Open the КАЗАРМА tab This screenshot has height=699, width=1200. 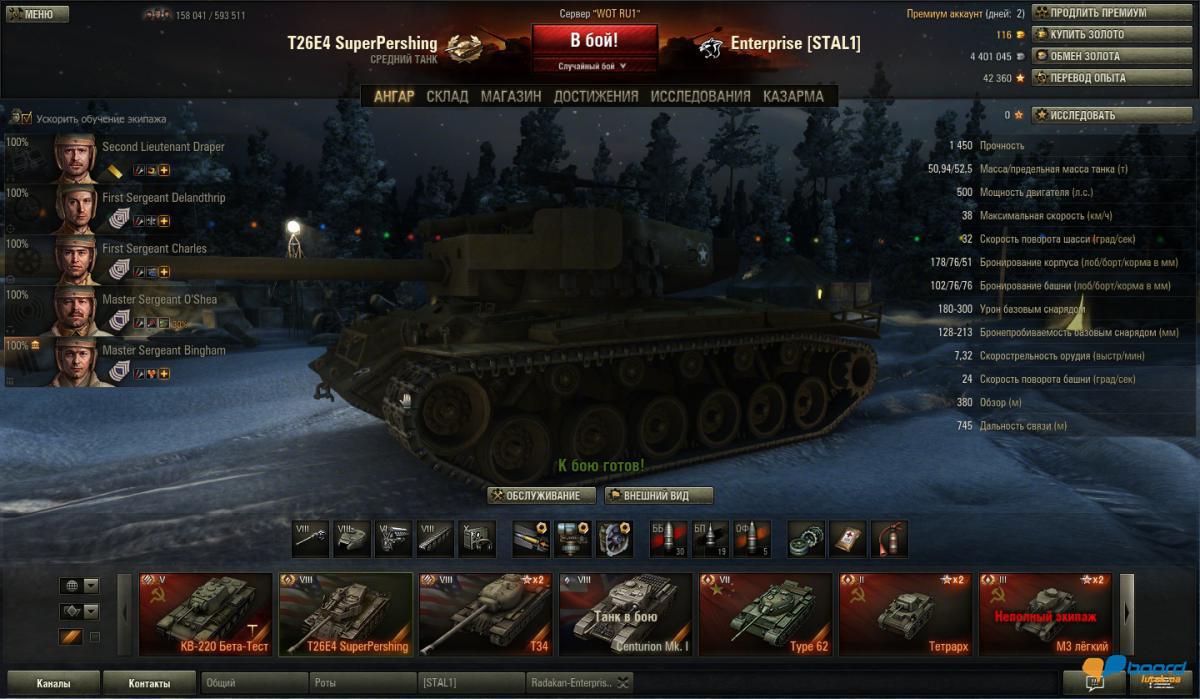pyautogui.click(x=793, y=96)
